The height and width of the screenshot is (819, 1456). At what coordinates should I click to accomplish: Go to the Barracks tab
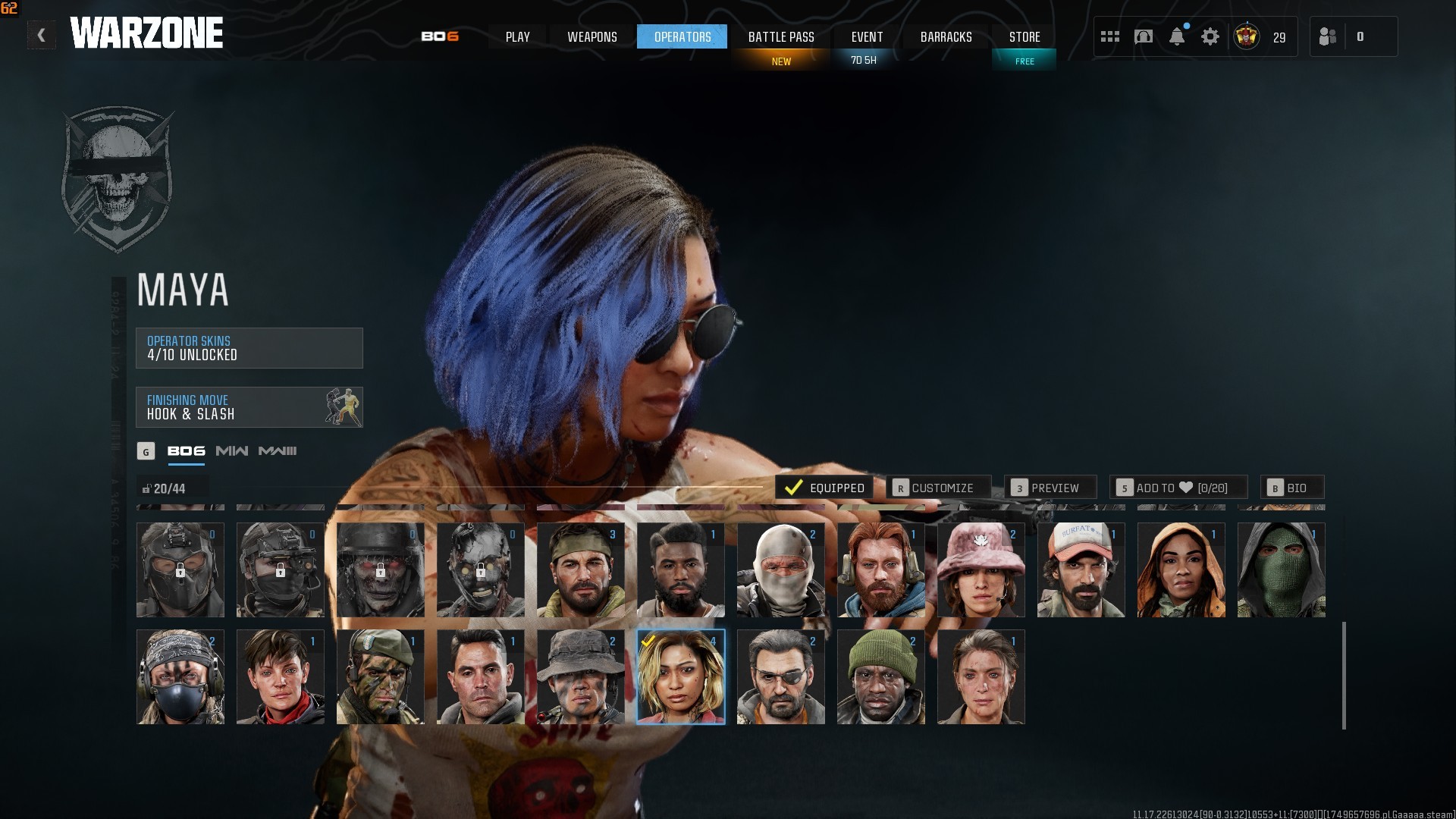click(x=946, y=36)
